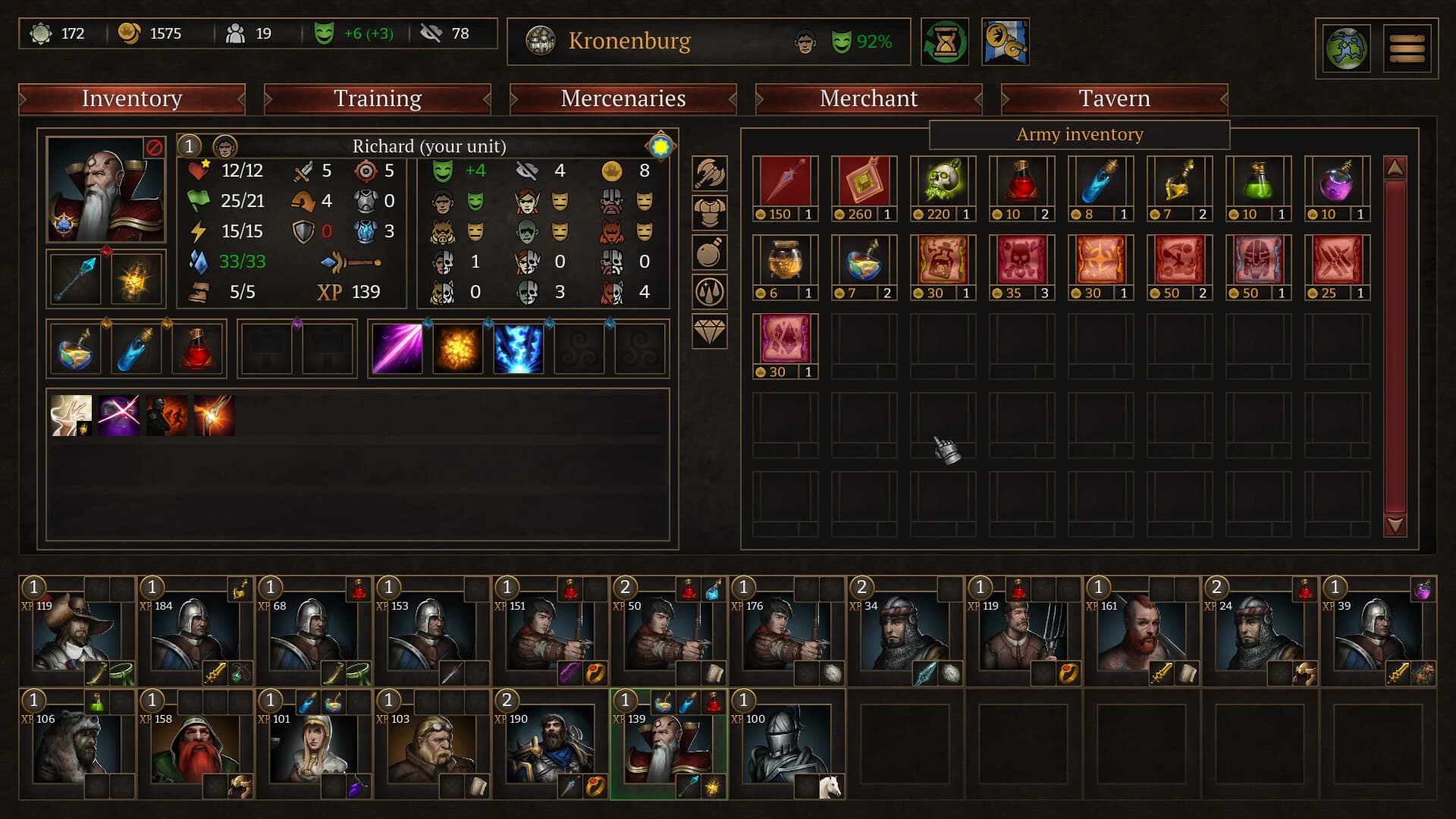Screen dimensions: 1456x819
Task: Select the lightning spell icon
Action: click(x=517, y=349)
